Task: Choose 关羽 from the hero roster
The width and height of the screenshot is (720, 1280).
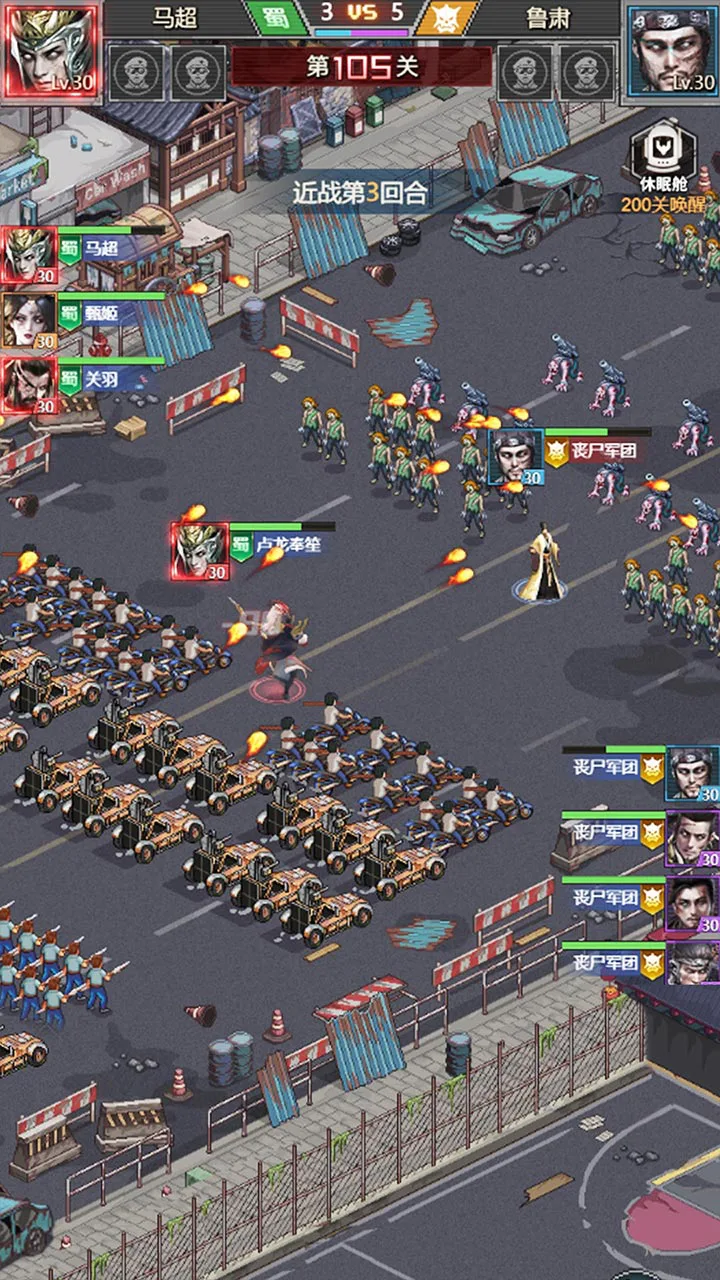Action: pos(29,384)
